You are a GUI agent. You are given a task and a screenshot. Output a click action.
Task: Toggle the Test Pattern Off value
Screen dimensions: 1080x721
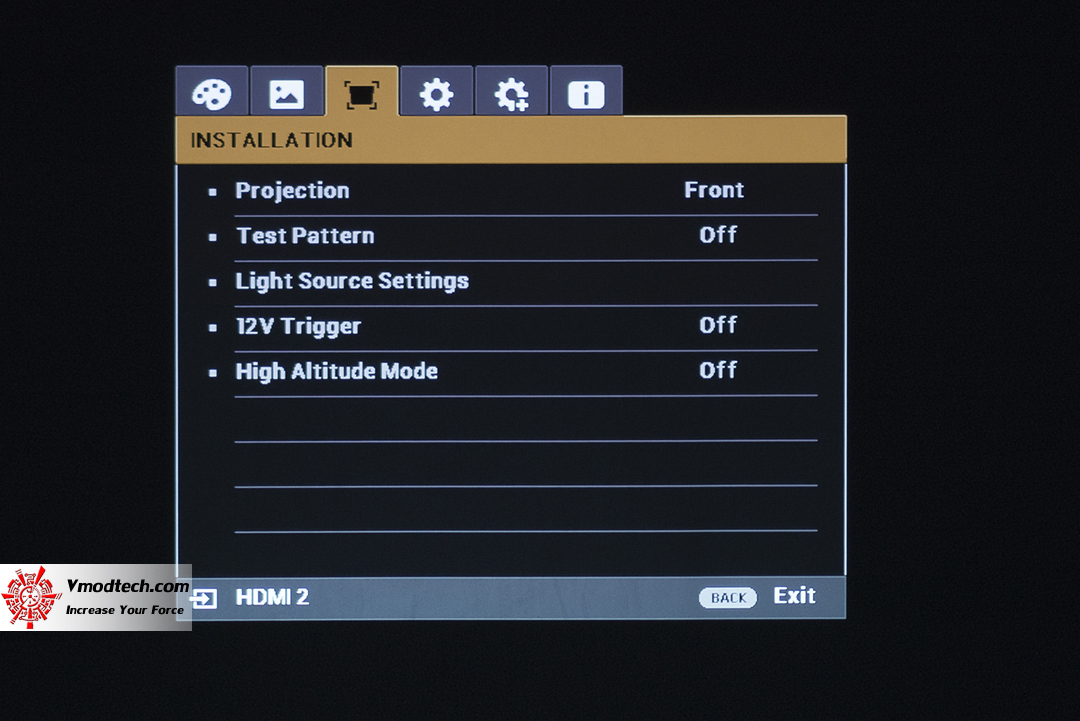point(718,235)
